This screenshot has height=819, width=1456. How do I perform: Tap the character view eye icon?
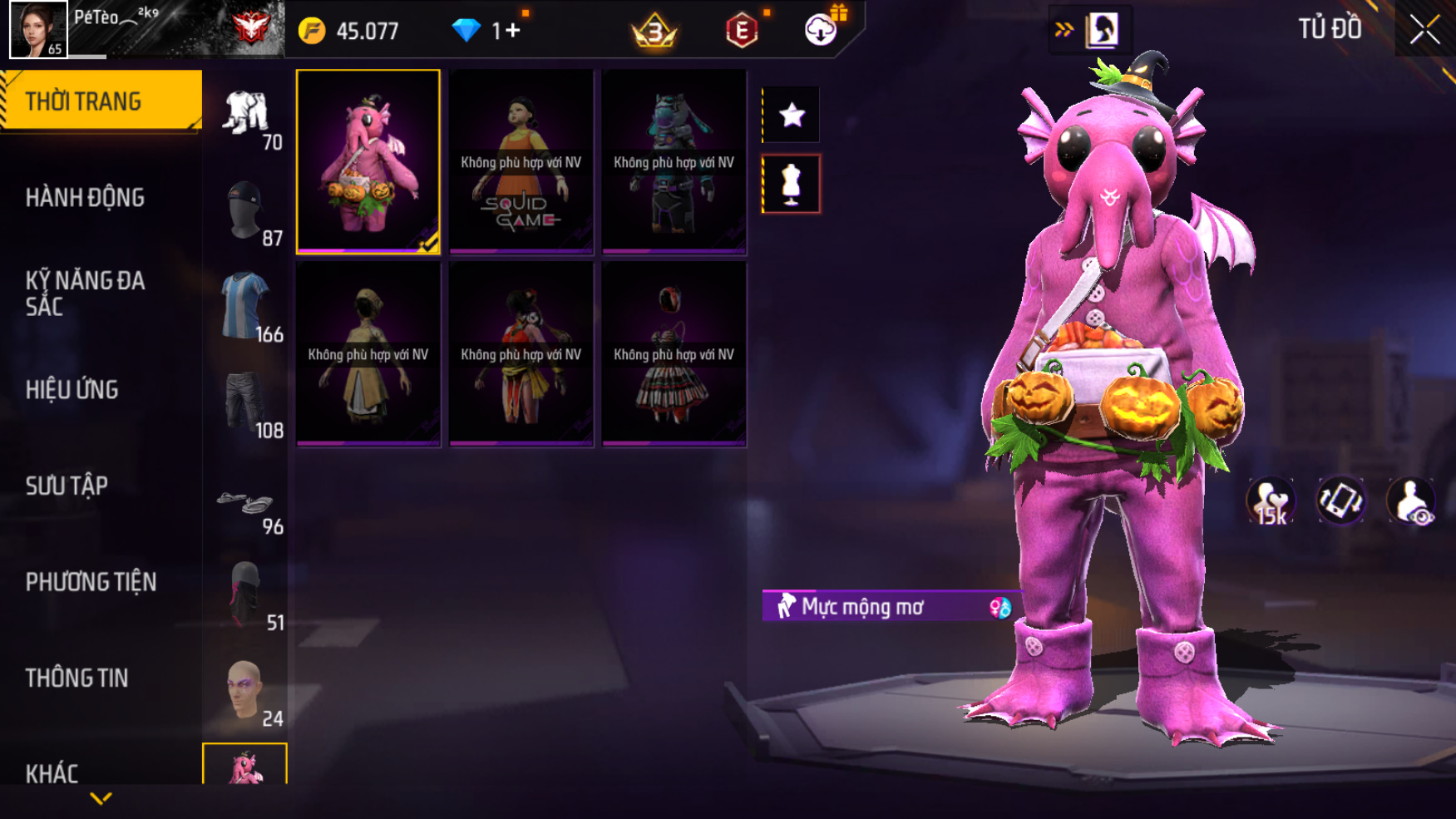coord(1410,501)
